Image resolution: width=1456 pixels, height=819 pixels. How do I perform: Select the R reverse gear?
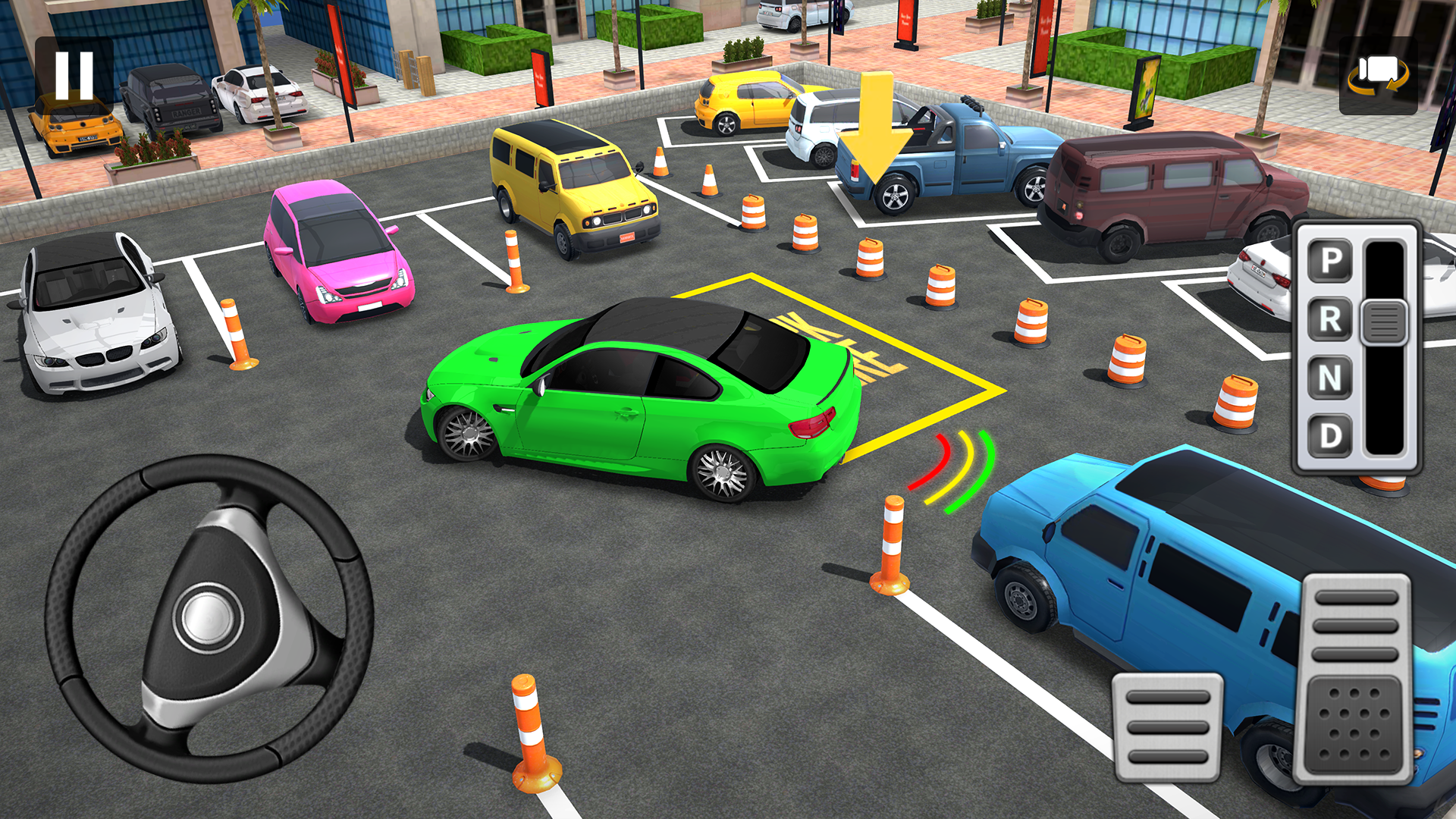click(1330, 319)
